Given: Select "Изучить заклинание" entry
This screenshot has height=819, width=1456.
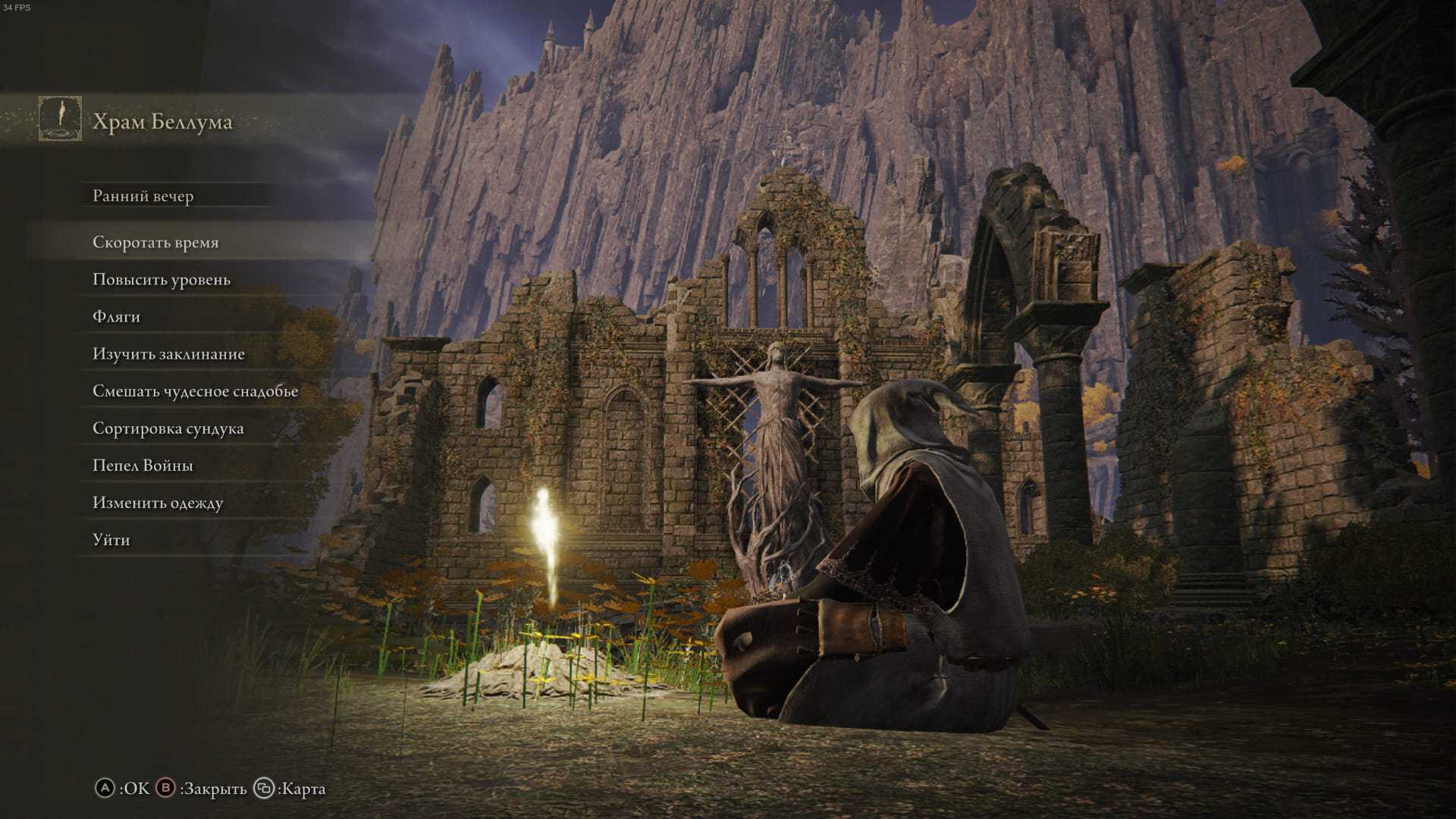Looking at the screenshot, I should [x=168, y=354].
